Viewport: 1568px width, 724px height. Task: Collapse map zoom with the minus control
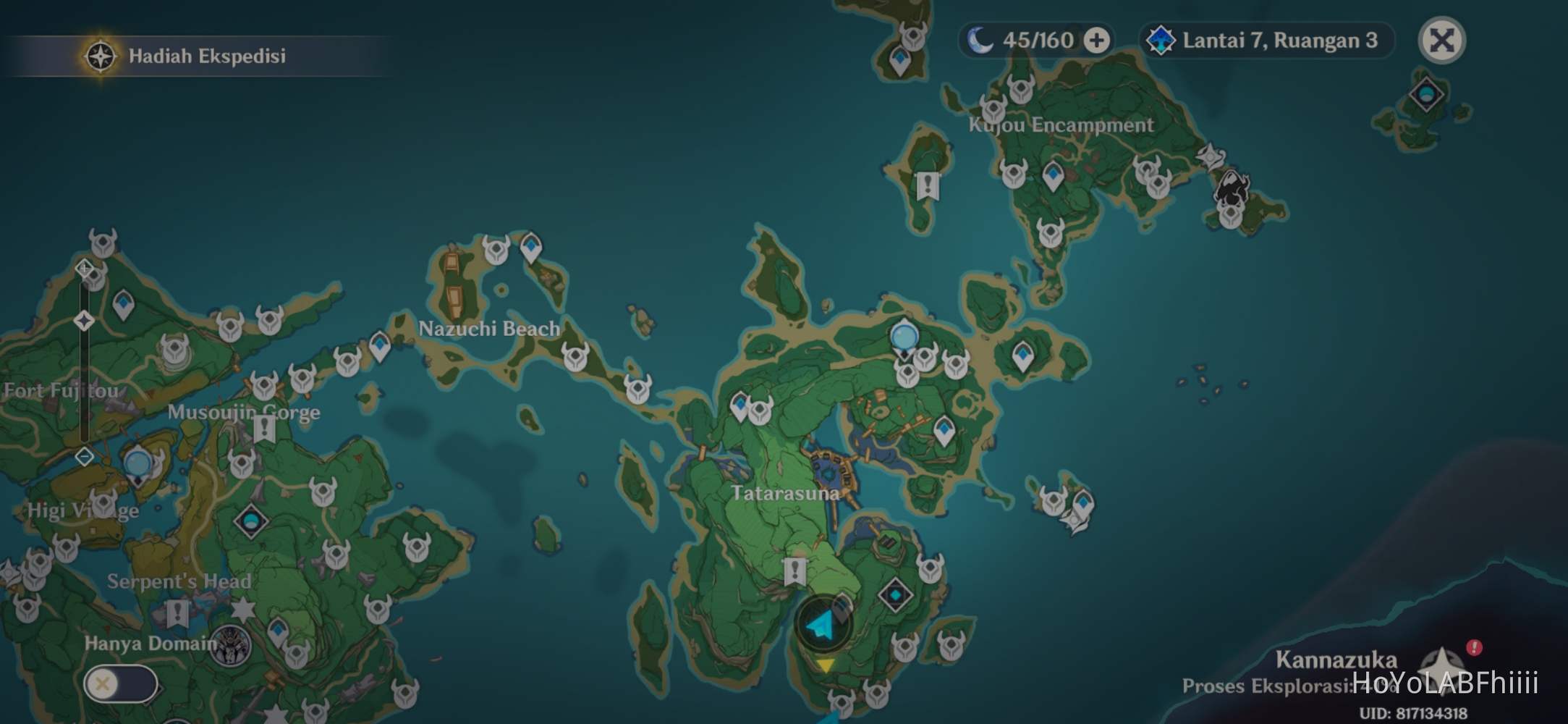pyautogui.click(x=83, y=457)
